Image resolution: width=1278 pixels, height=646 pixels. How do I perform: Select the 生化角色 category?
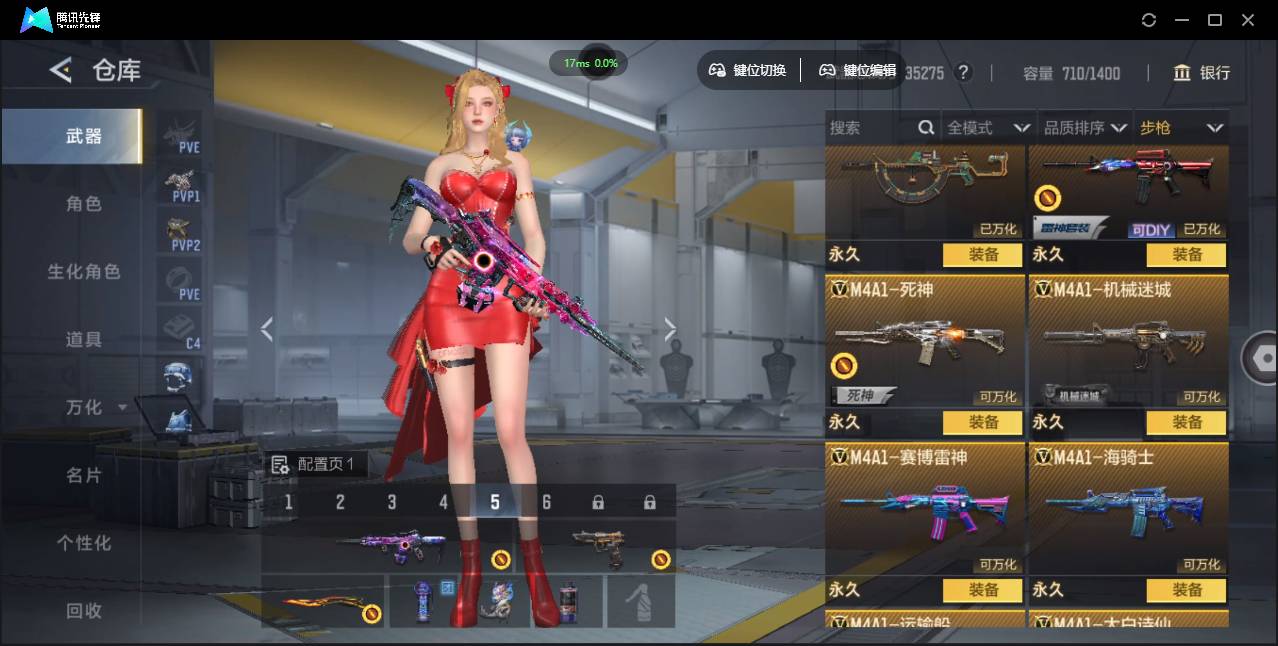coord(83,272)
